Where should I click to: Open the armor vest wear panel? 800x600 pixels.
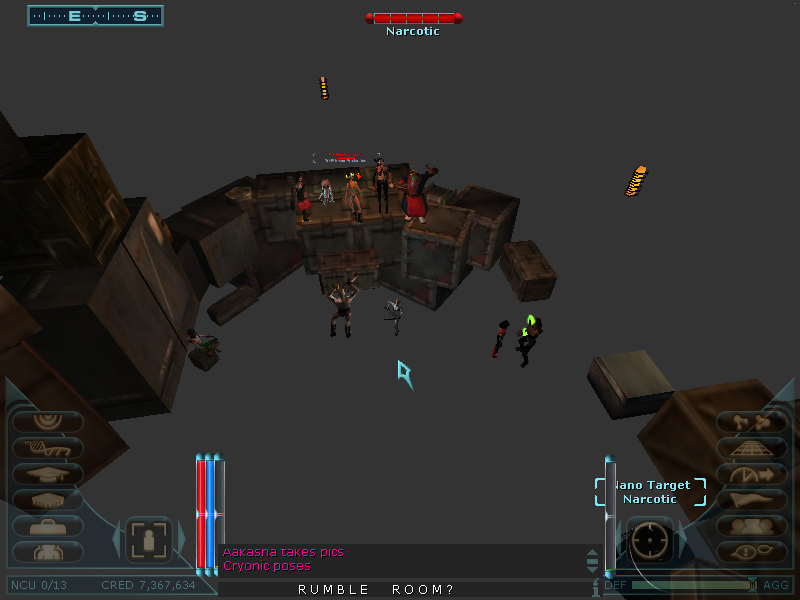[47, 551]
